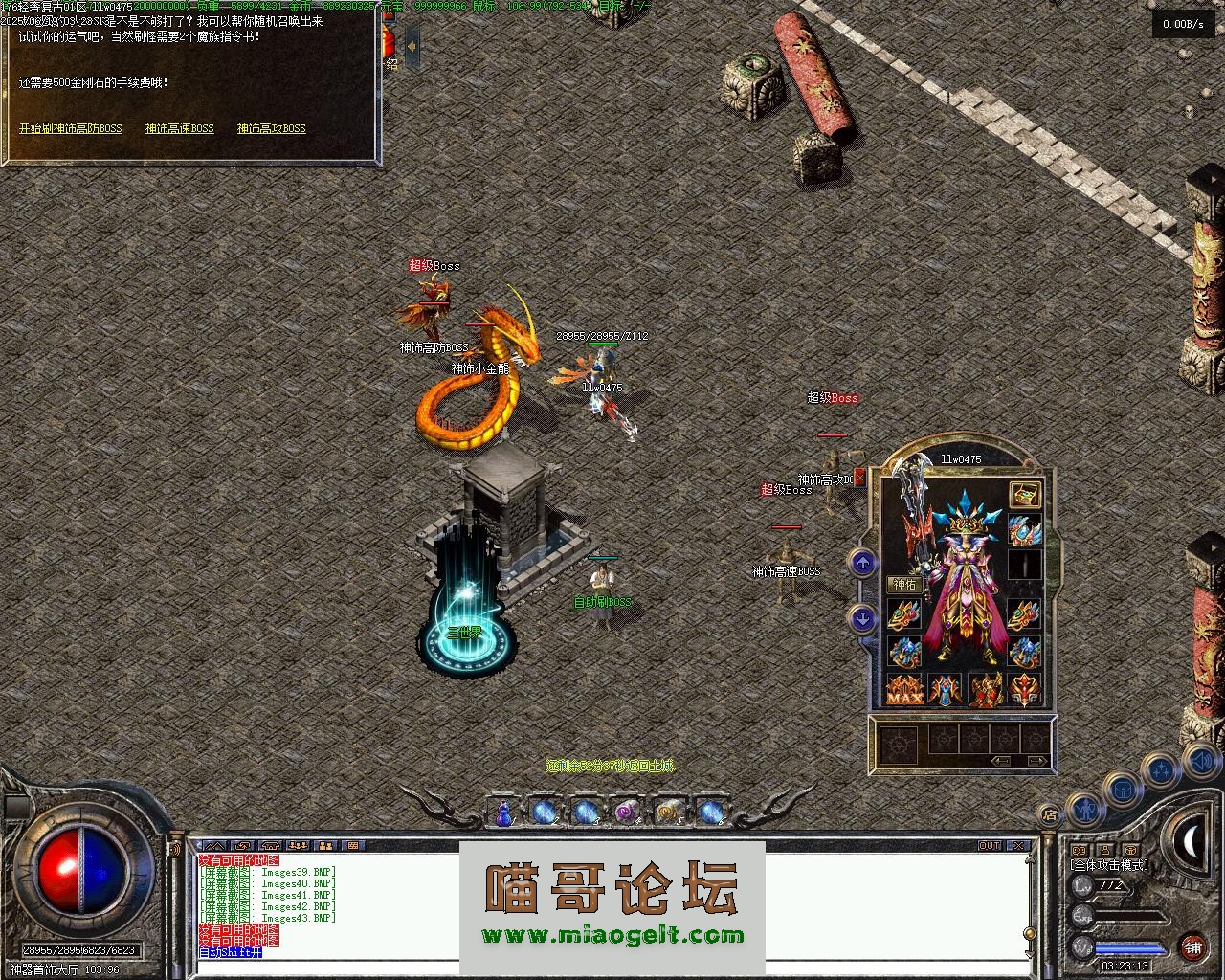Use the purple swirl scroll in the hotbar

pyautogui.click(x=627, y=813)
